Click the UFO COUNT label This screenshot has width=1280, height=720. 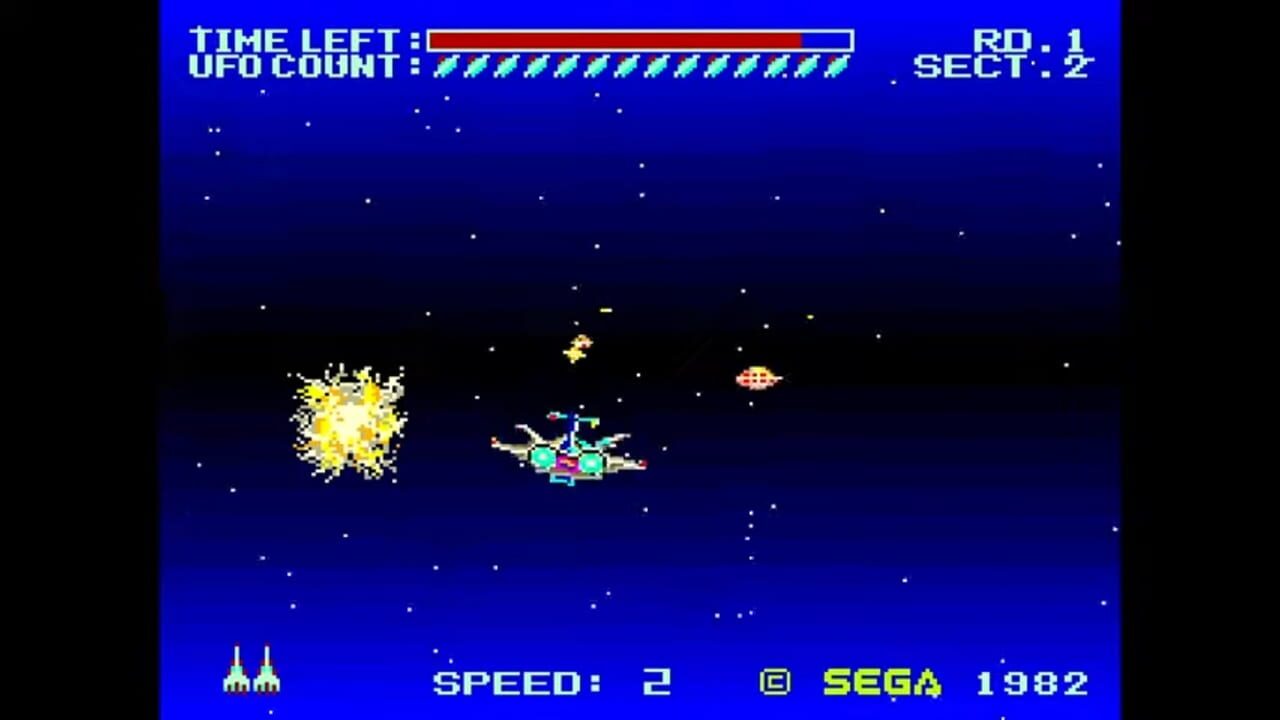click(x=300, y=68)
